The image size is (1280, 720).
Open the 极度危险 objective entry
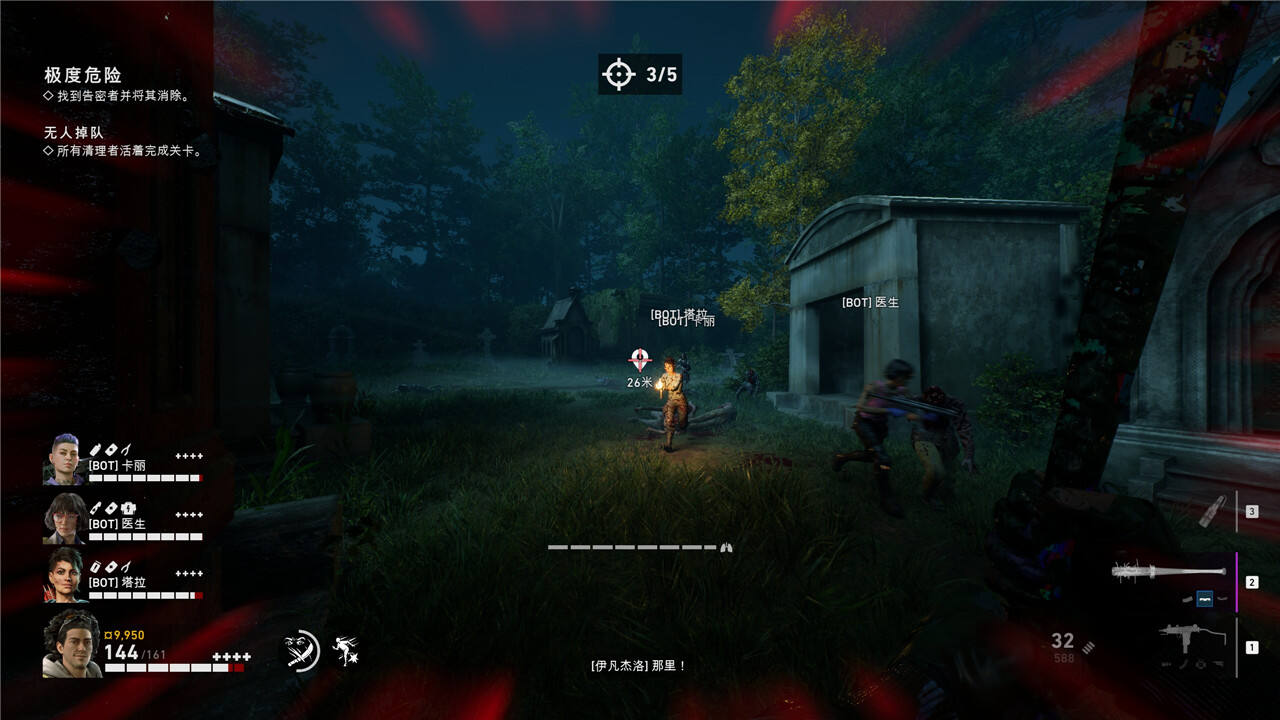83,76
